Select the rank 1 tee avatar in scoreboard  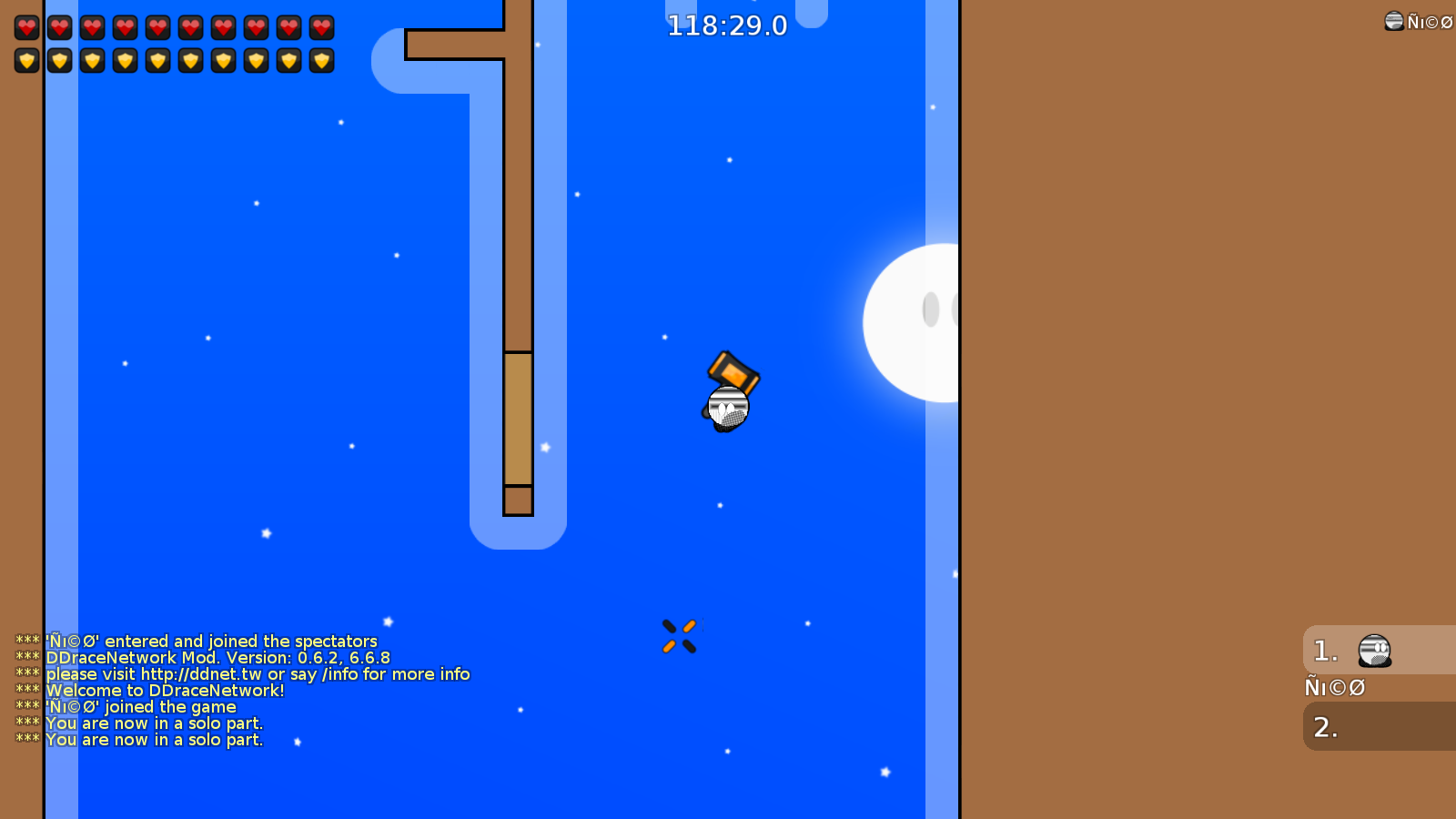point(1372,649)
